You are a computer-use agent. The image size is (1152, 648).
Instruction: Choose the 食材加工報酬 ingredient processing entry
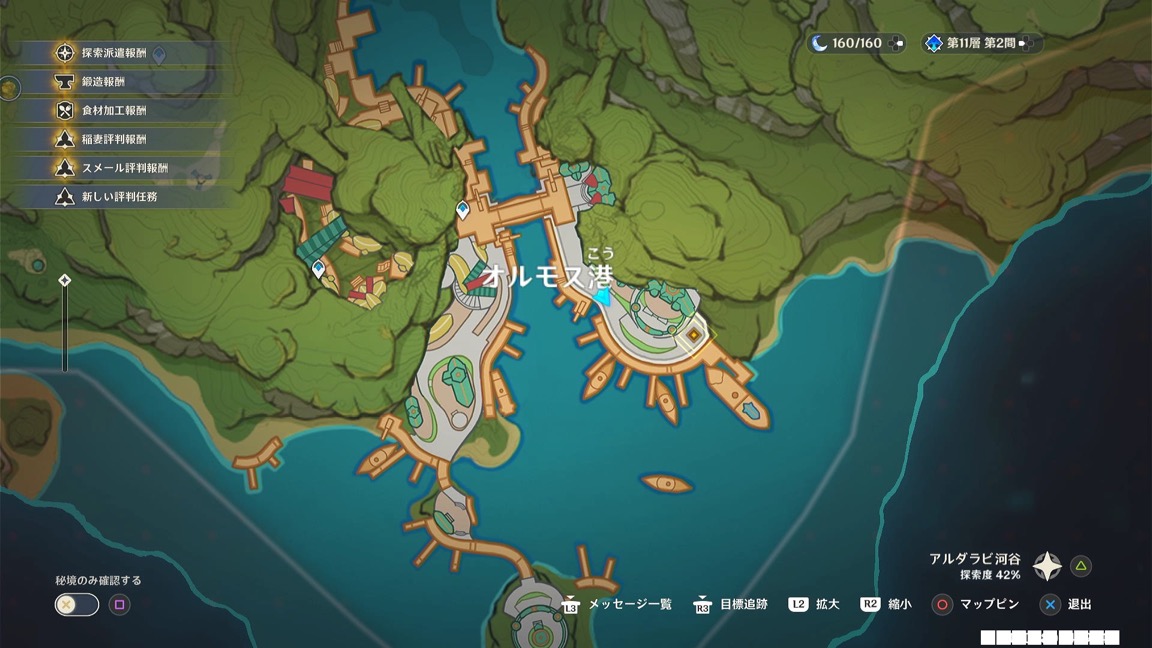tap(113, 111)
